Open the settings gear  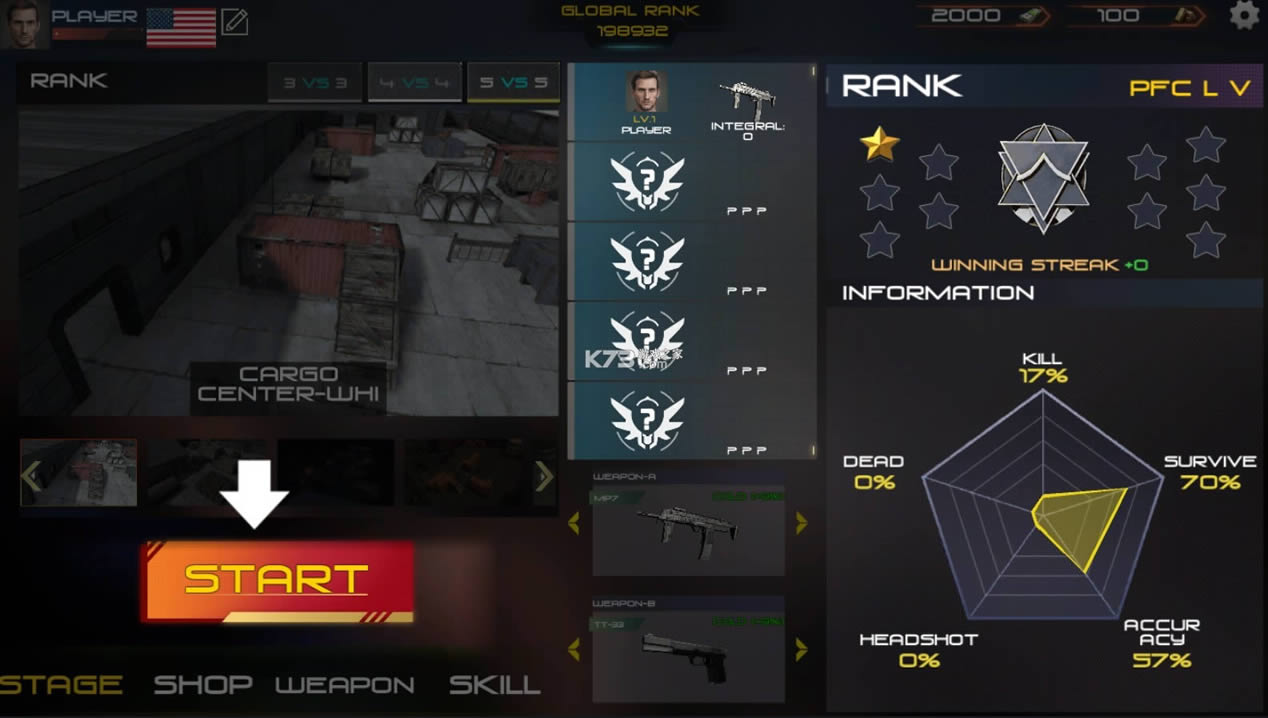tap(1244, 16)
